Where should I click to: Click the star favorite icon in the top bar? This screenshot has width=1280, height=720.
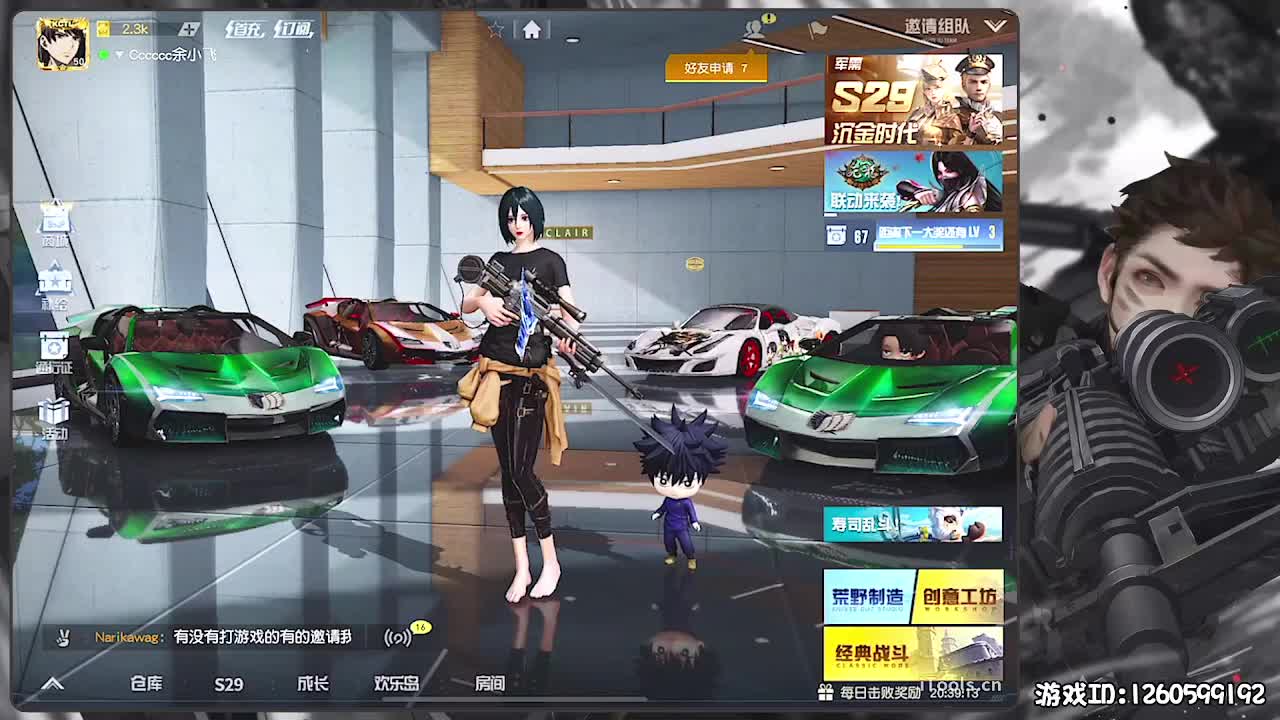[498, 28]
